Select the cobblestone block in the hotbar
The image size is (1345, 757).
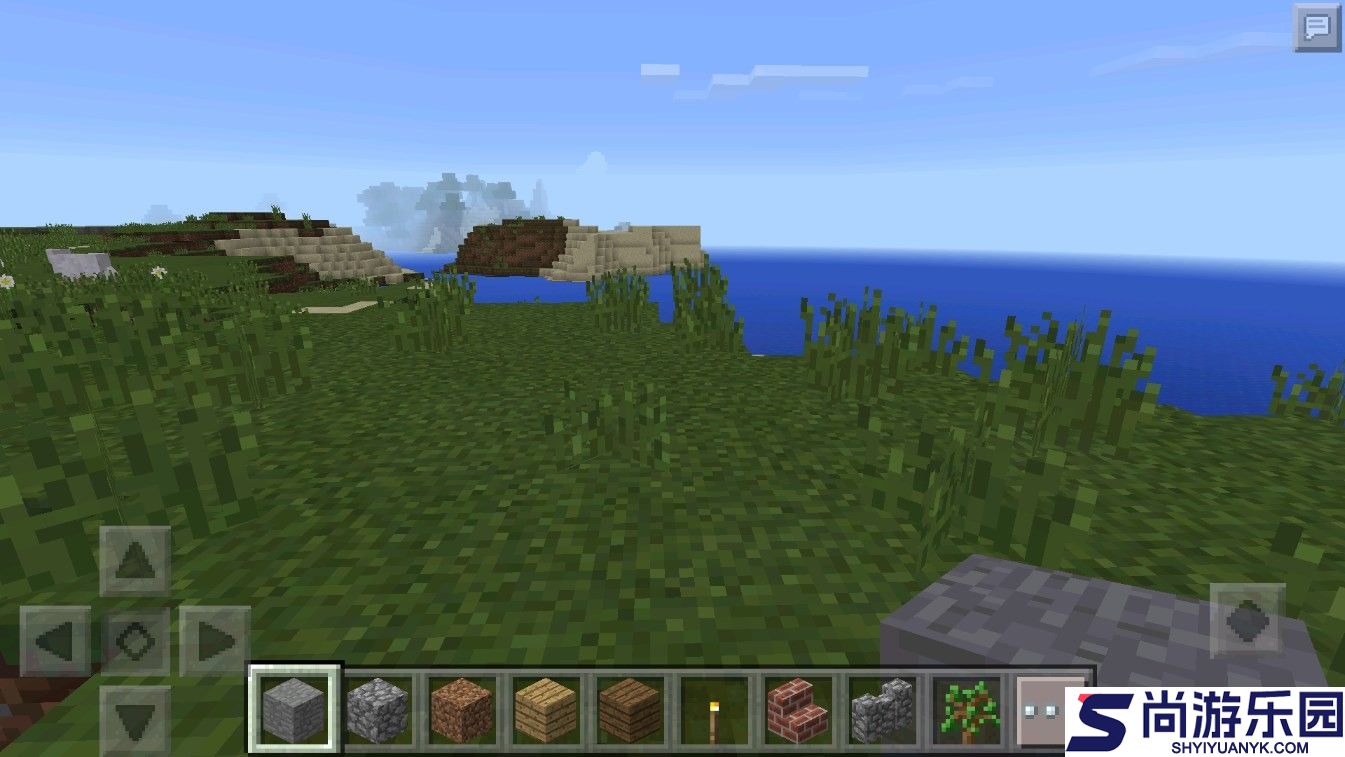[378, 710]
